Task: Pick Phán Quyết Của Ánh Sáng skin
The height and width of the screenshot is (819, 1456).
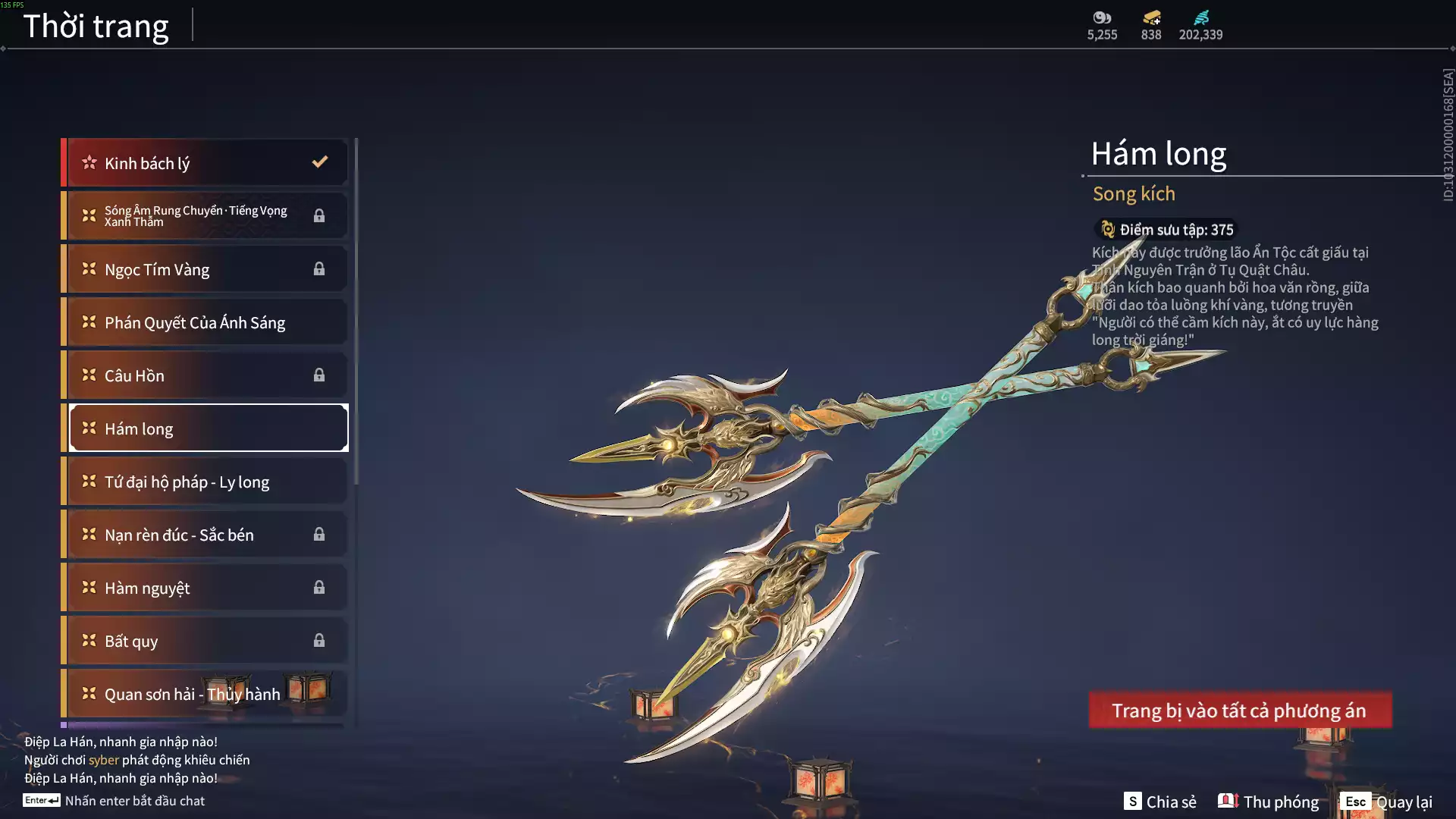Action: pos(205,322)
